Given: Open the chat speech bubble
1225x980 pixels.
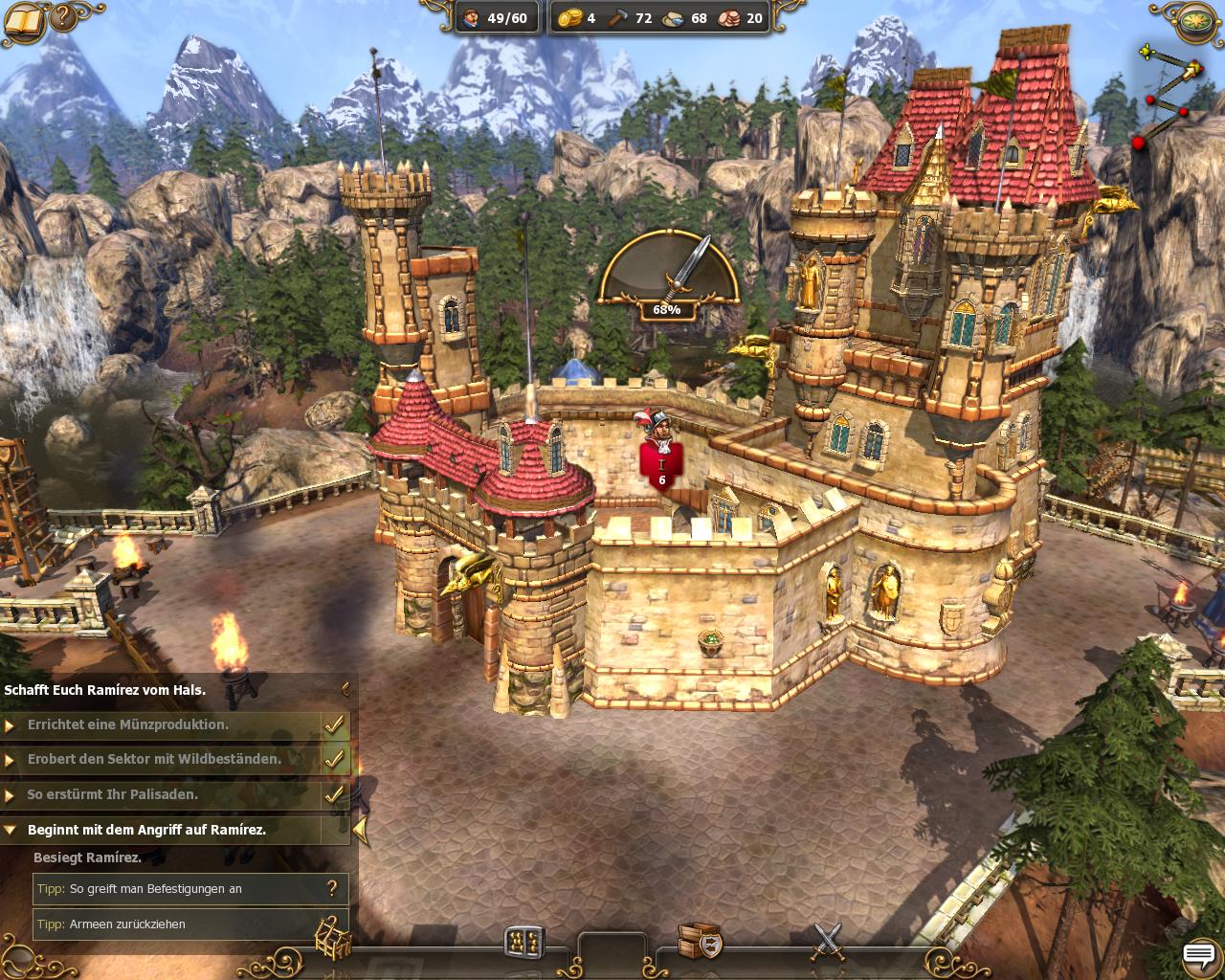Looking at the screenshot, I should click(x=1198, y=954).
